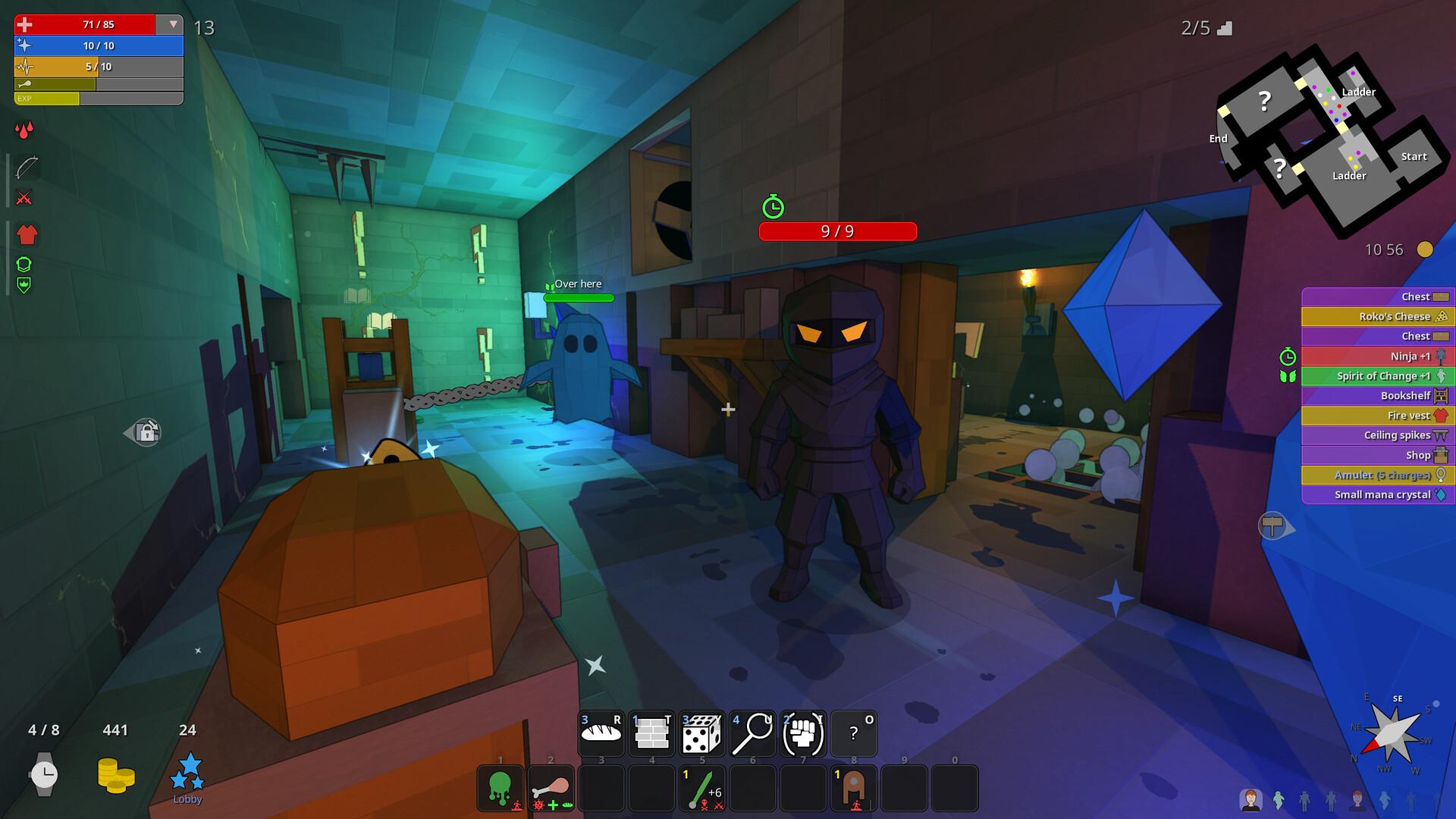
Task: Trigger the dice ability
Action: tap(702, 733)
